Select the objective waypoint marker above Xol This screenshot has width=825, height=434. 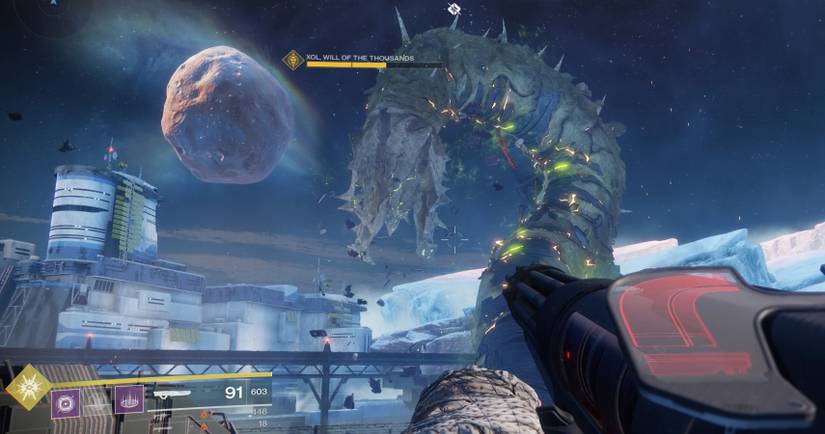454,9
